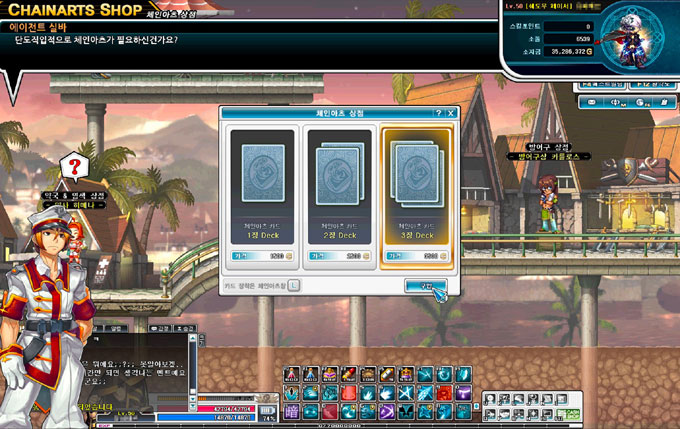Viewport: 680px width, 429px height.
Task: Open the shop window help question mark
Action: click(x=438, y=114)
